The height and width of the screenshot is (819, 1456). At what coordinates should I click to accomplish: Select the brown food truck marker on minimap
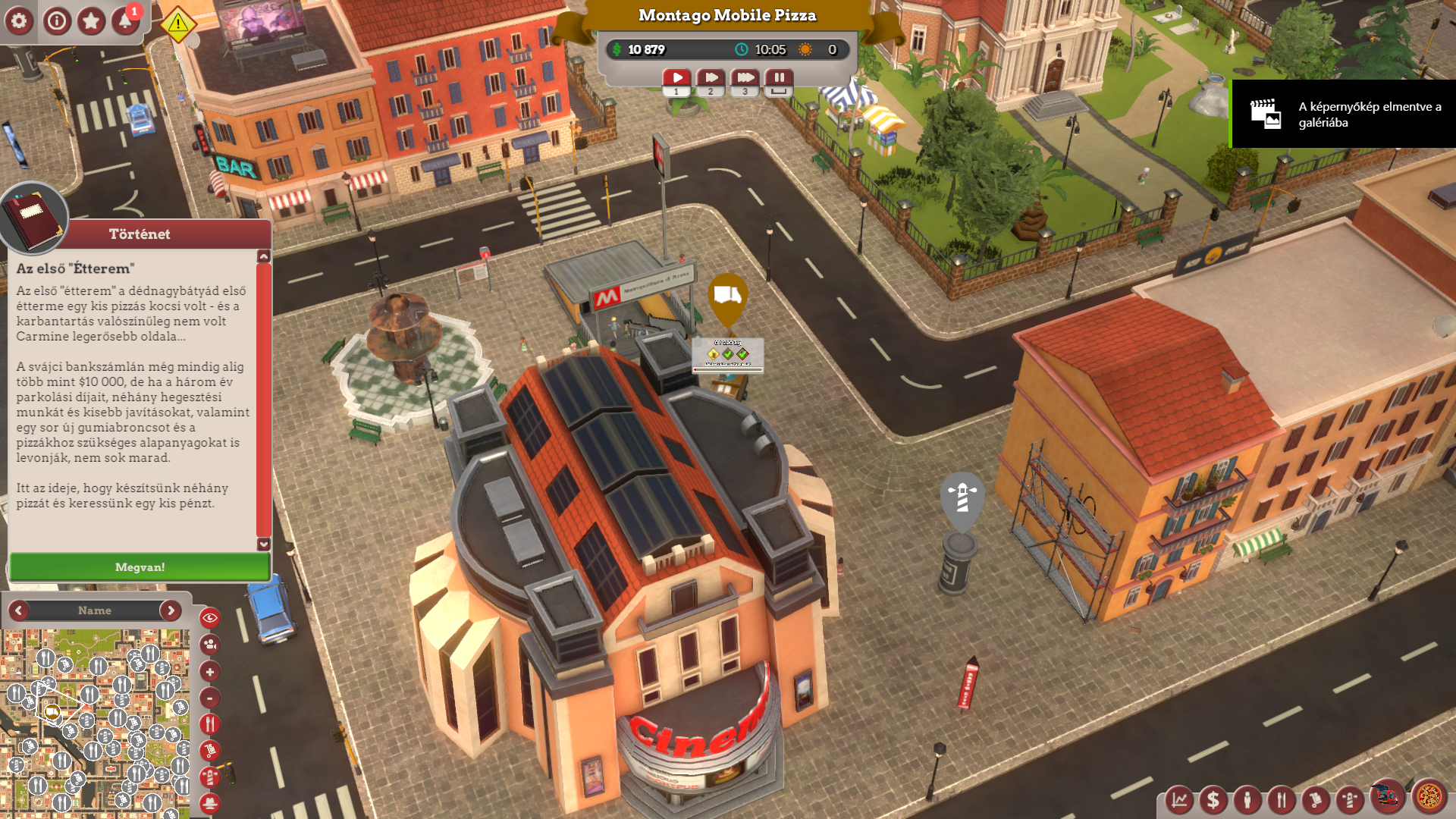click(x=52, y=711)
